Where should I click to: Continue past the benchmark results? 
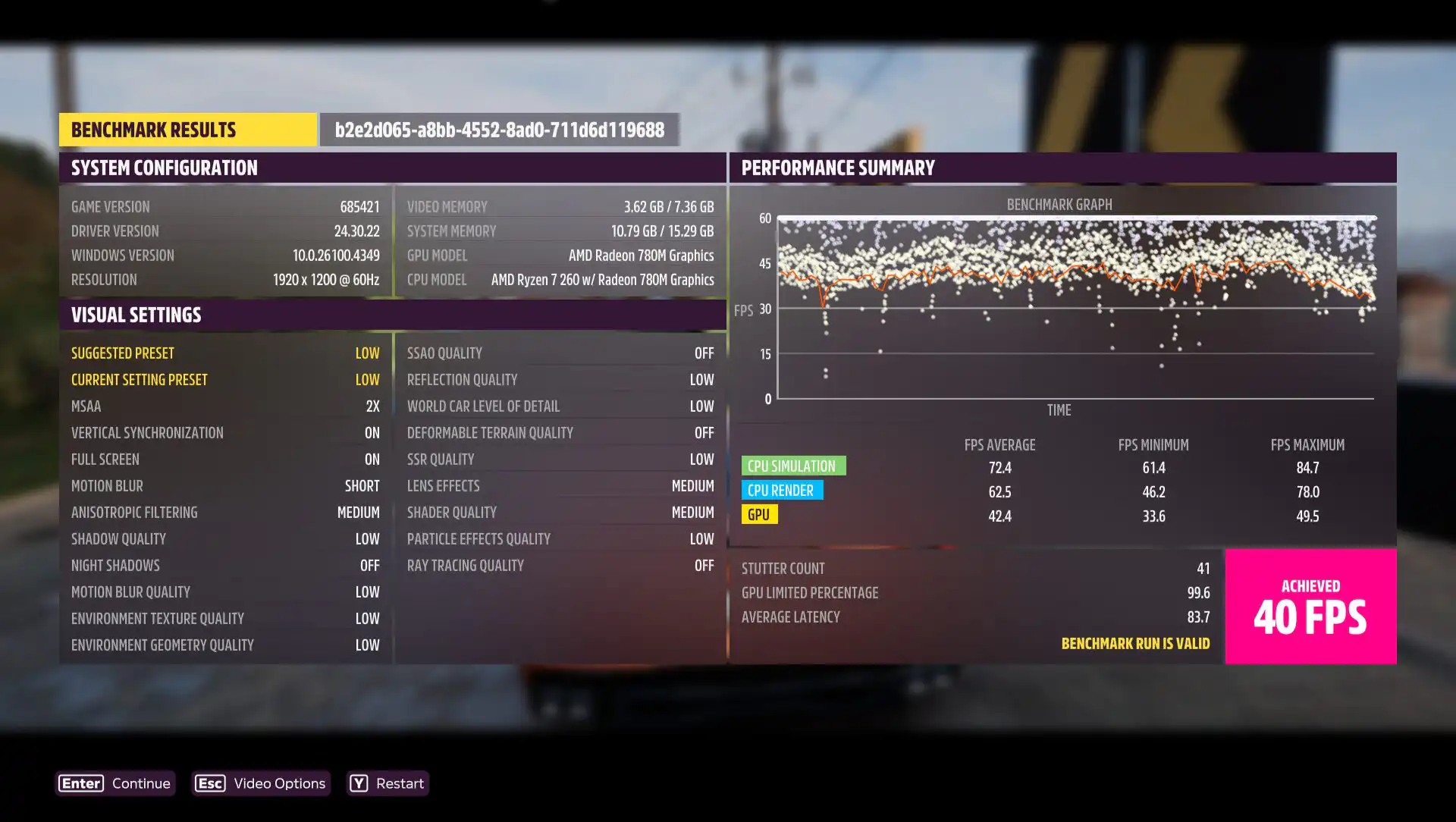tap(115, 783)
